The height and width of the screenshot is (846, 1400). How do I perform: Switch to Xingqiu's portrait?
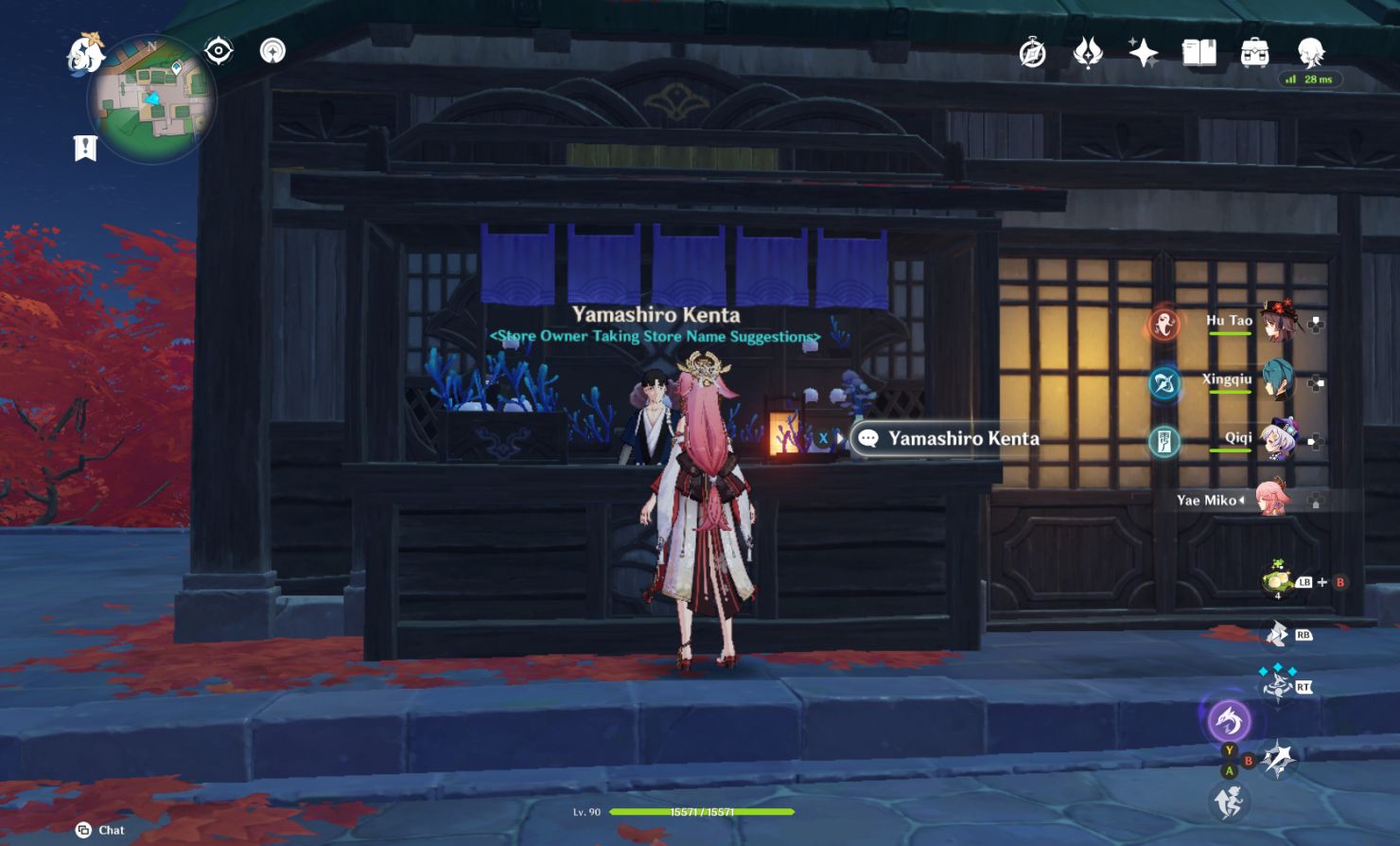(1279, 379)
